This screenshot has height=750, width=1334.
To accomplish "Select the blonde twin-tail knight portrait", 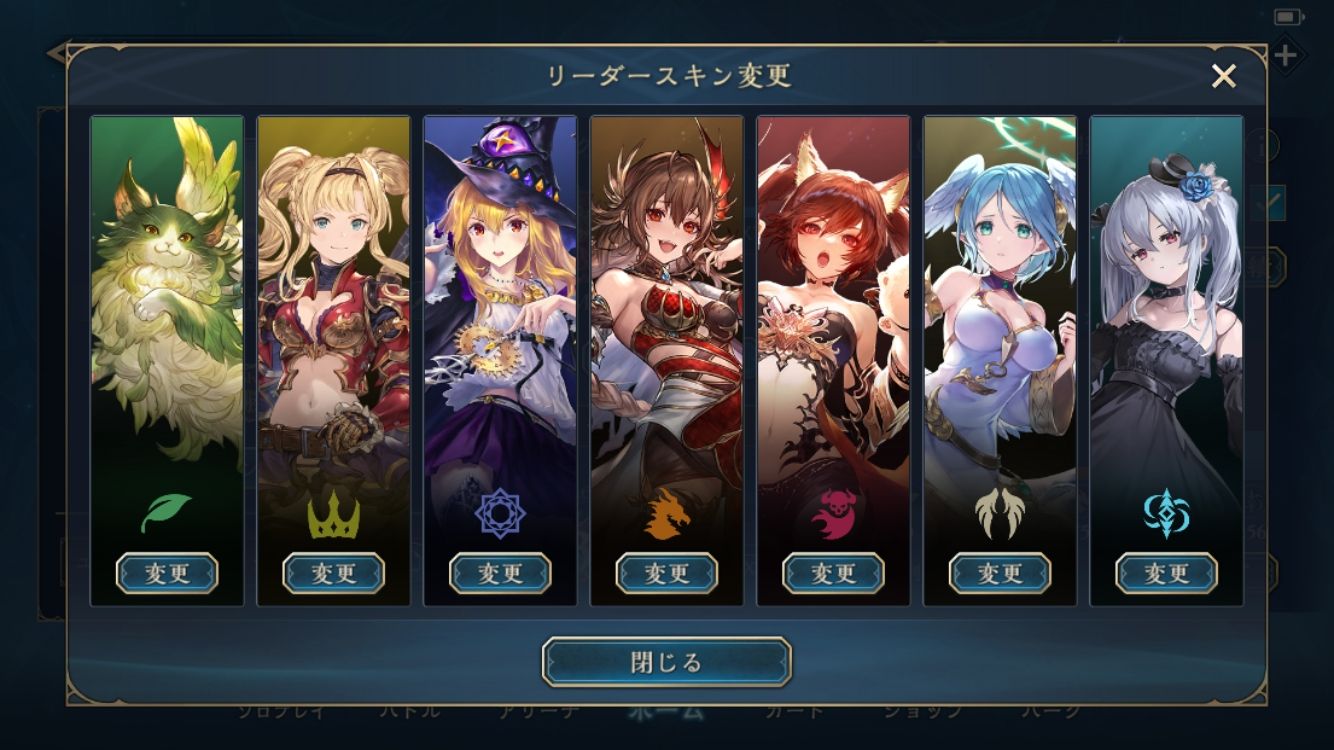I will point(333,300).
